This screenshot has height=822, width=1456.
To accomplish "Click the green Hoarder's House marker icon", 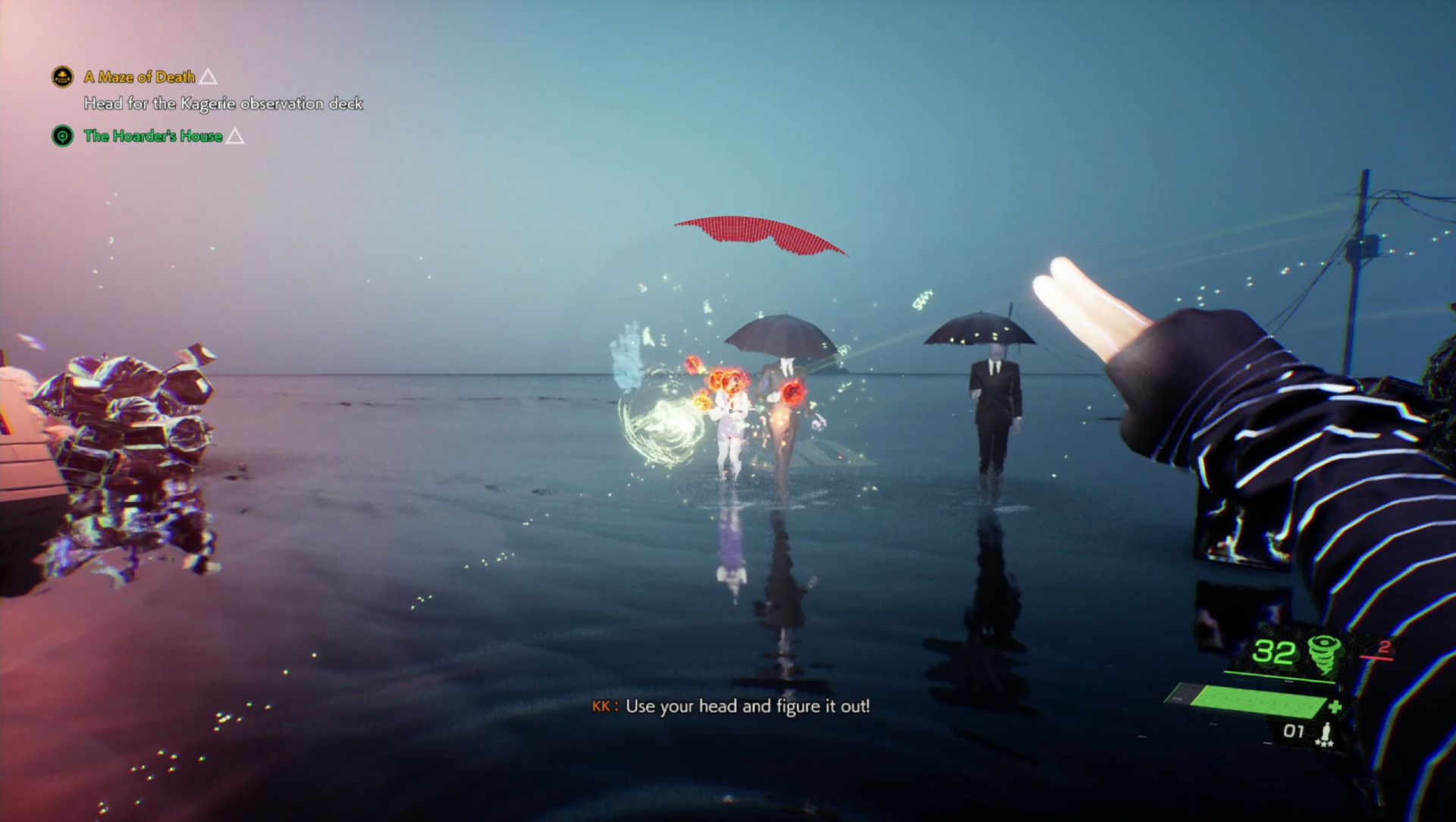I will point(62,136).
